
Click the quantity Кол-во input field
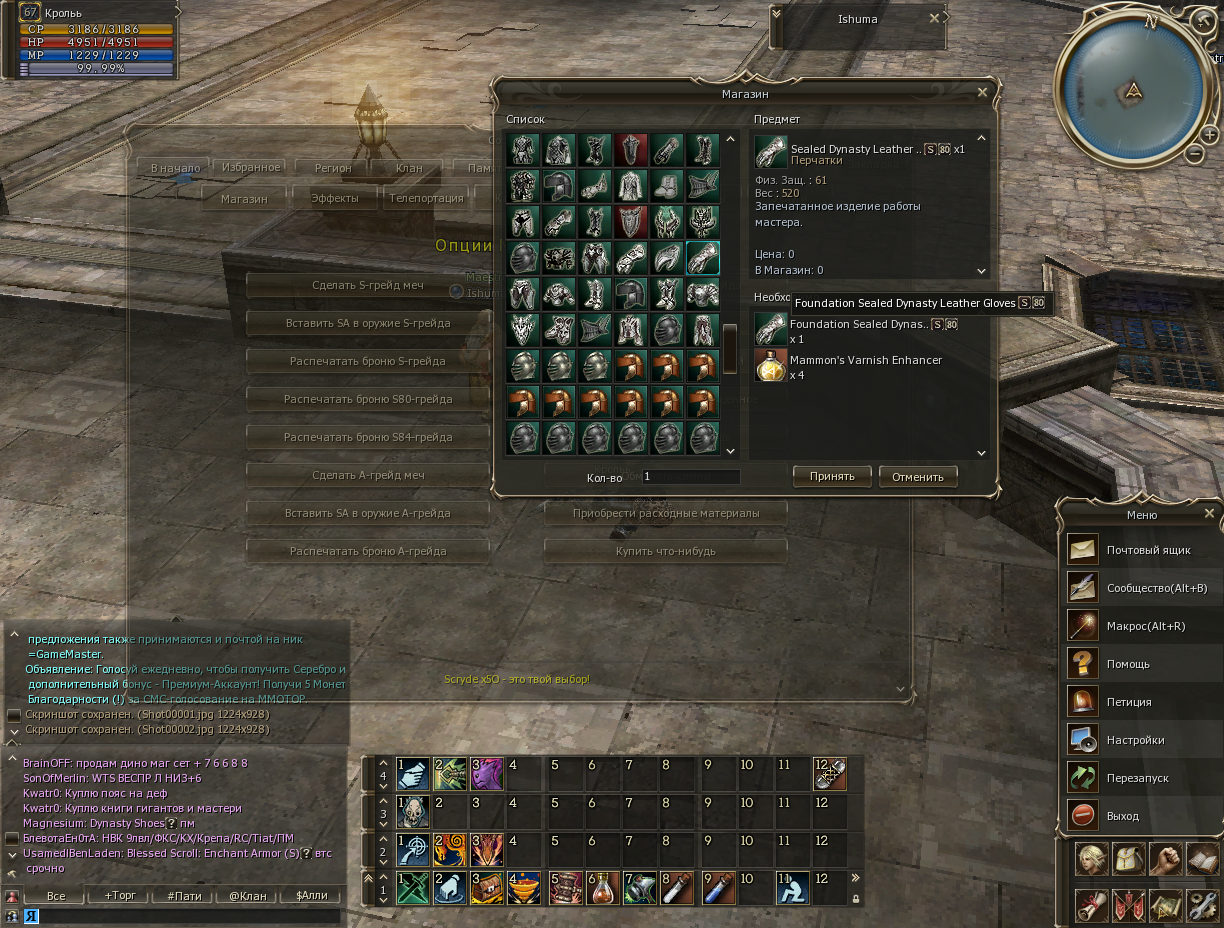coord(690,477)
